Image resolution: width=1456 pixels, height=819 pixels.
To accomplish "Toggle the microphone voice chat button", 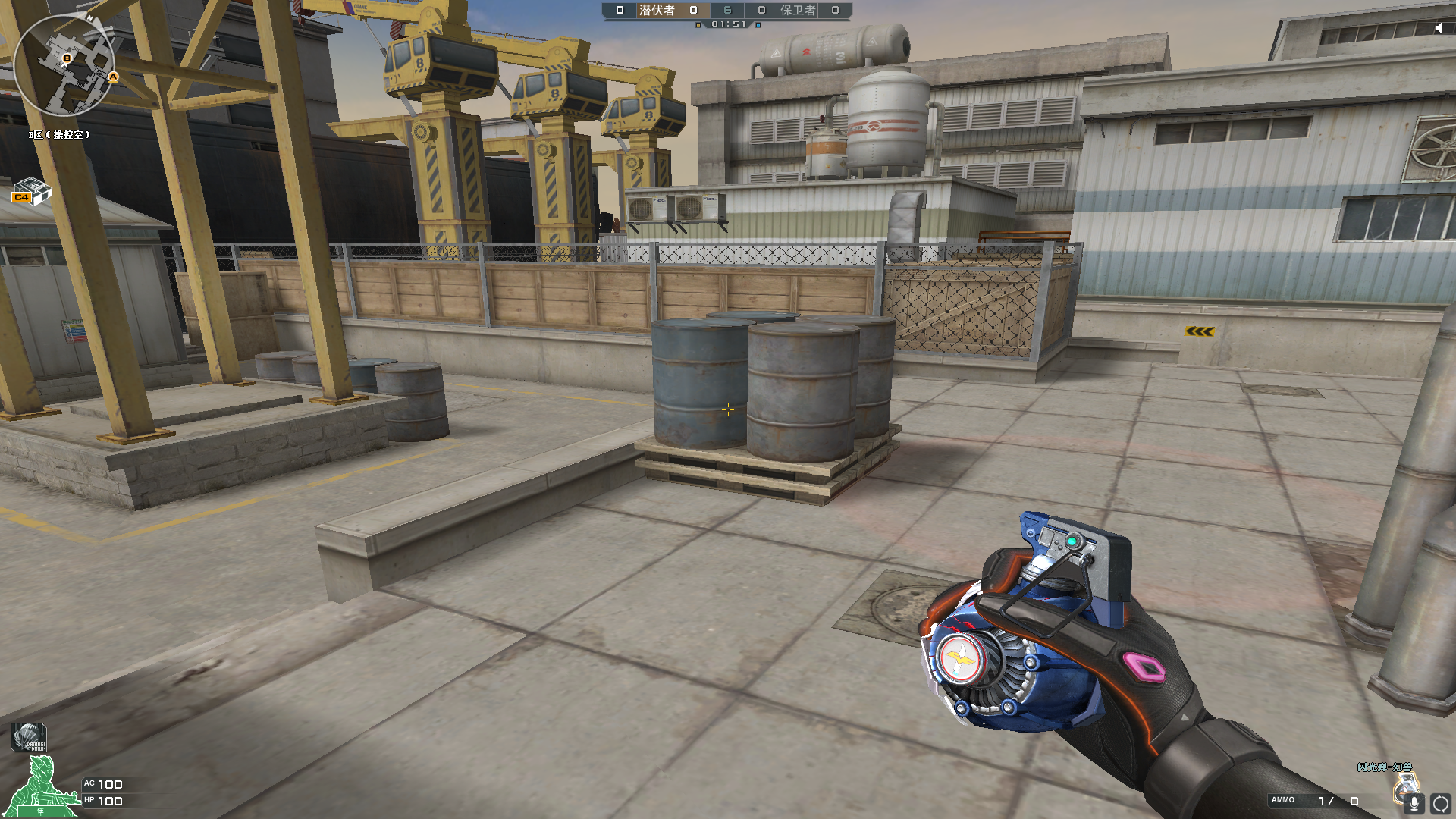I will (x=1414, y=803).
